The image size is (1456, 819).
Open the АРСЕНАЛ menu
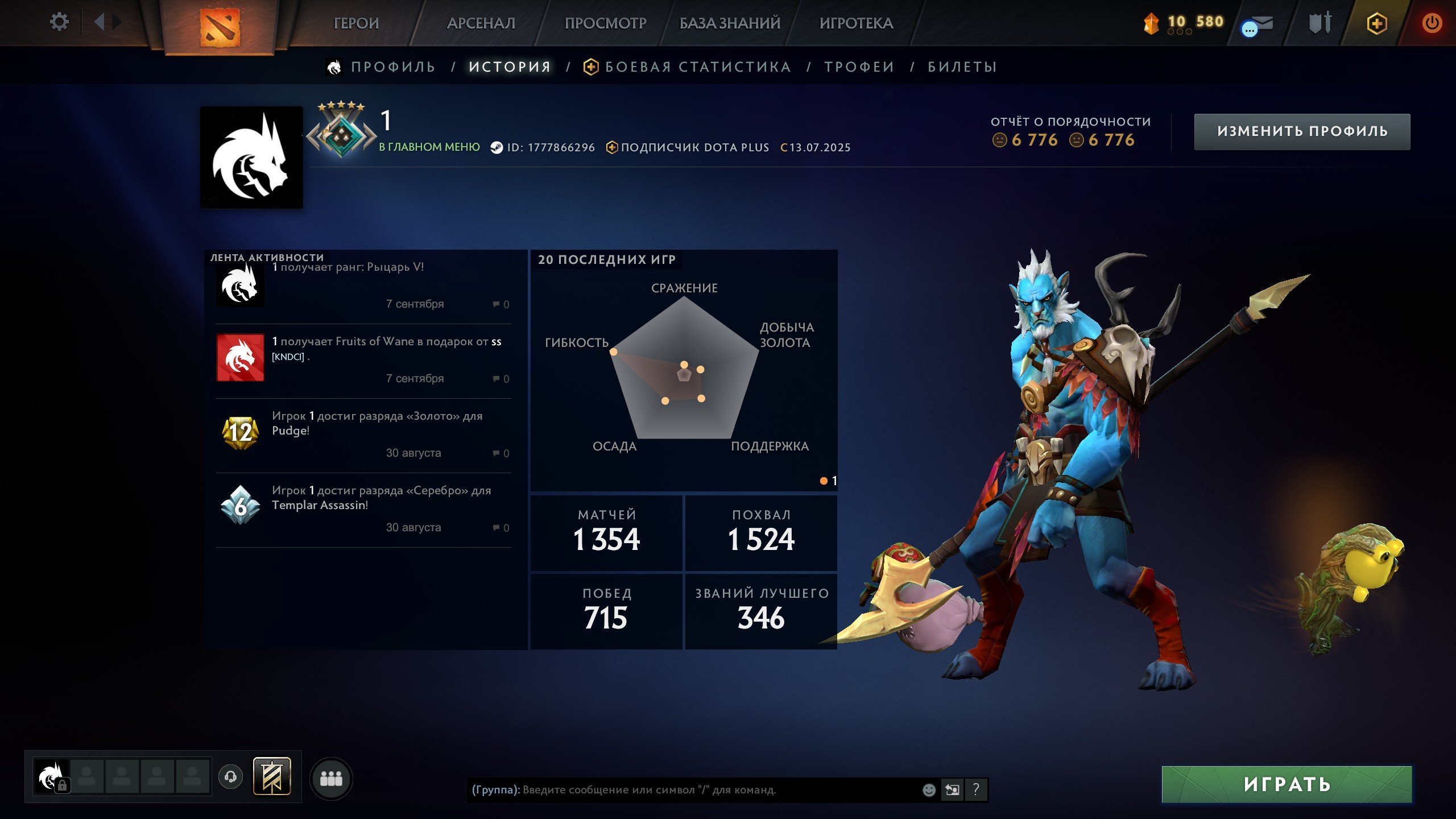[x=481, y=24]
